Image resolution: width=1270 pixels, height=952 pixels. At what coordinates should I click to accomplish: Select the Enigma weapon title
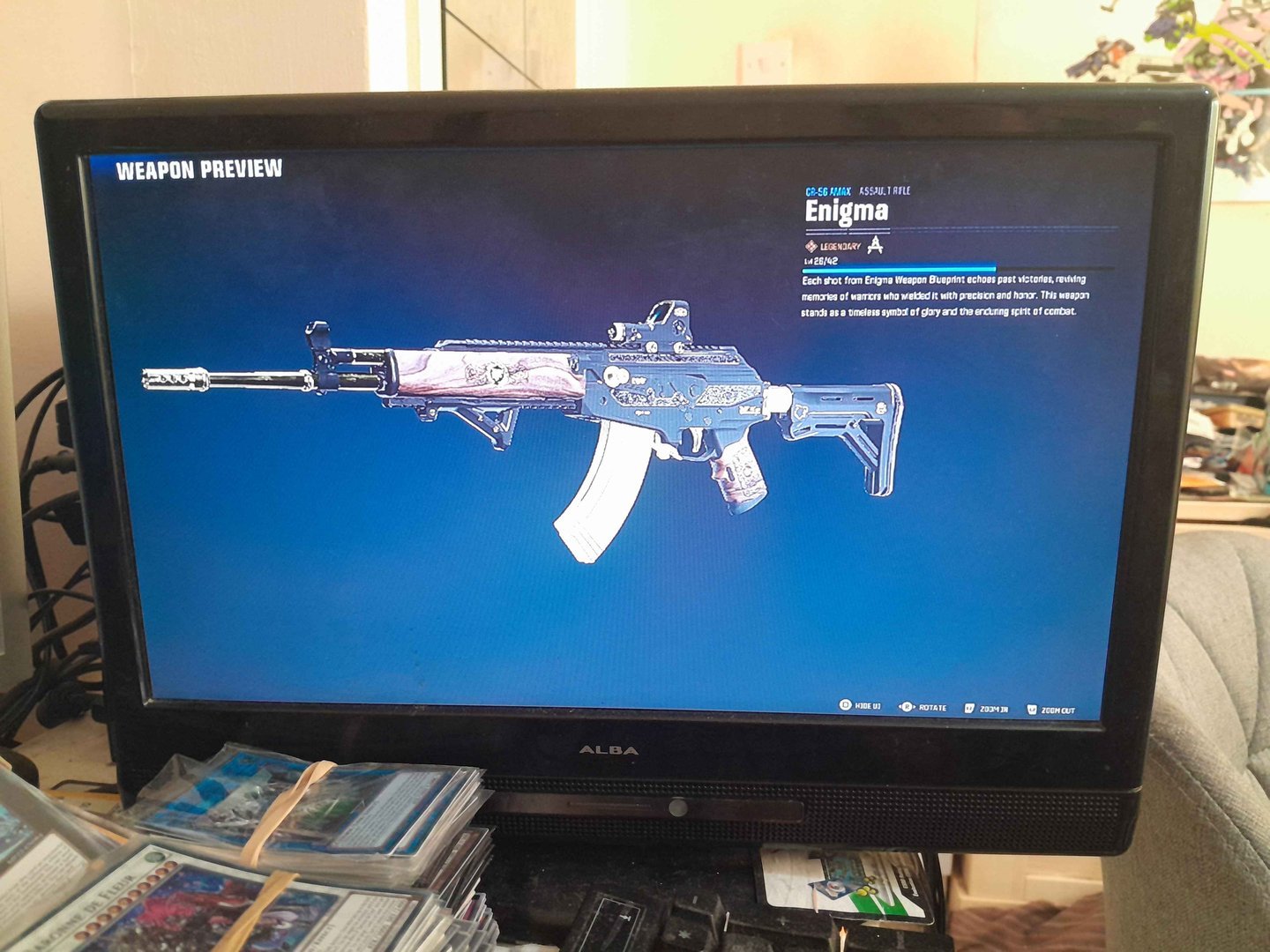tap(847, 212)
